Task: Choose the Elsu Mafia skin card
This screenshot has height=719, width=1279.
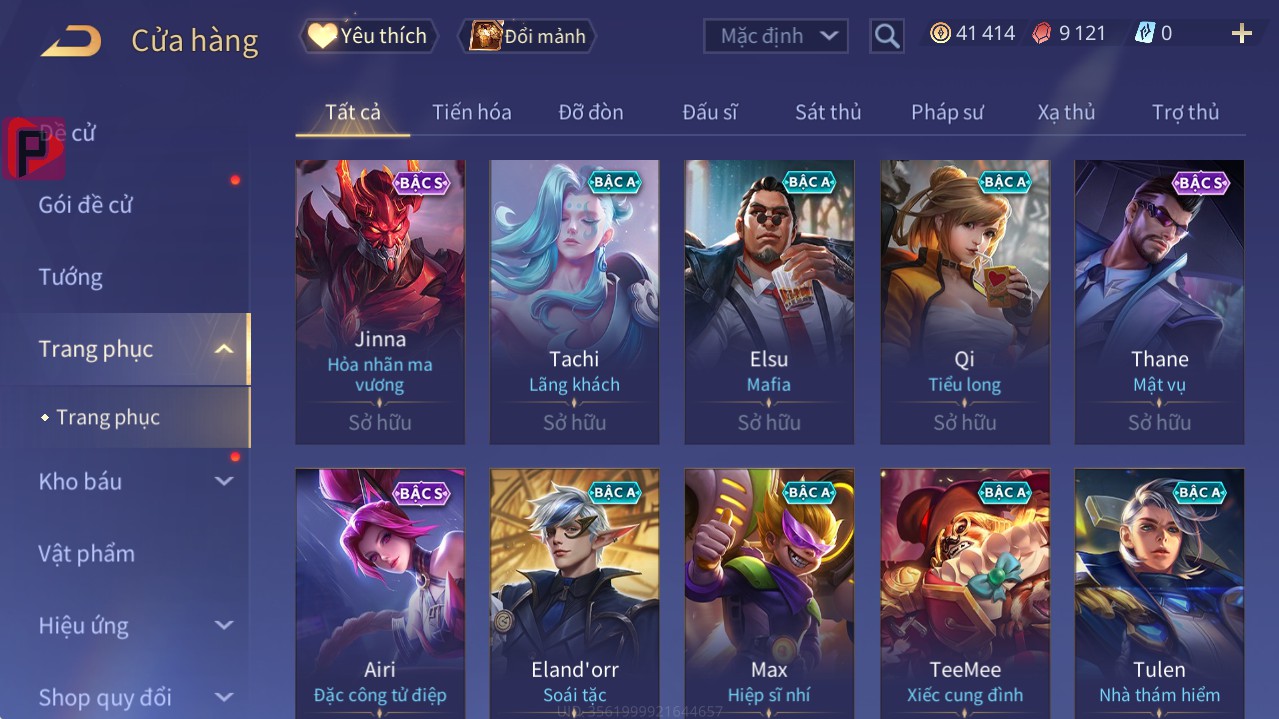Action: [769, 300]
